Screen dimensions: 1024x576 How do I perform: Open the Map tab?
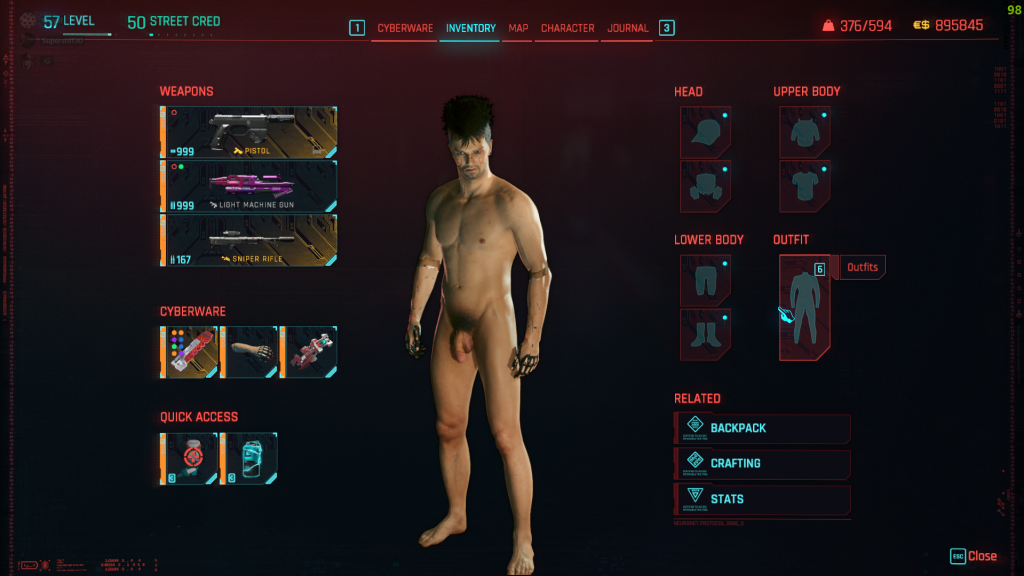518,28
